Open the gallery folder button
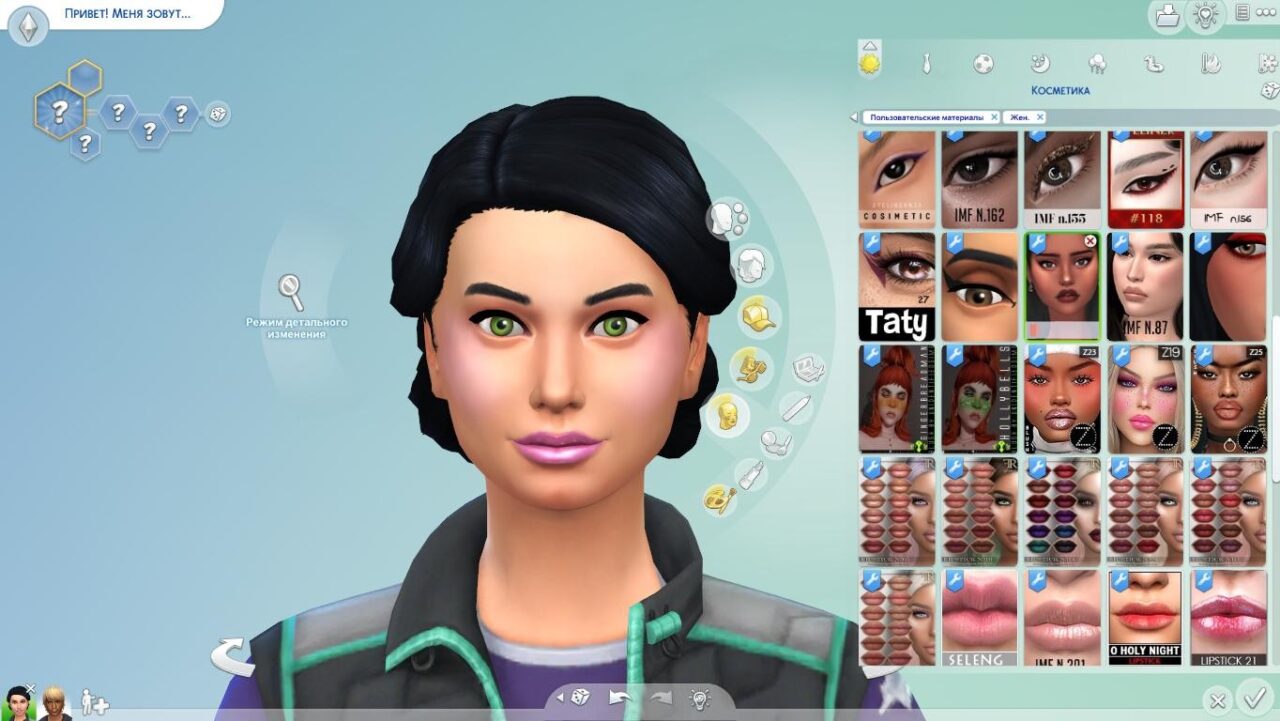Screen dimensions: 1280x721 (1167, 15)
